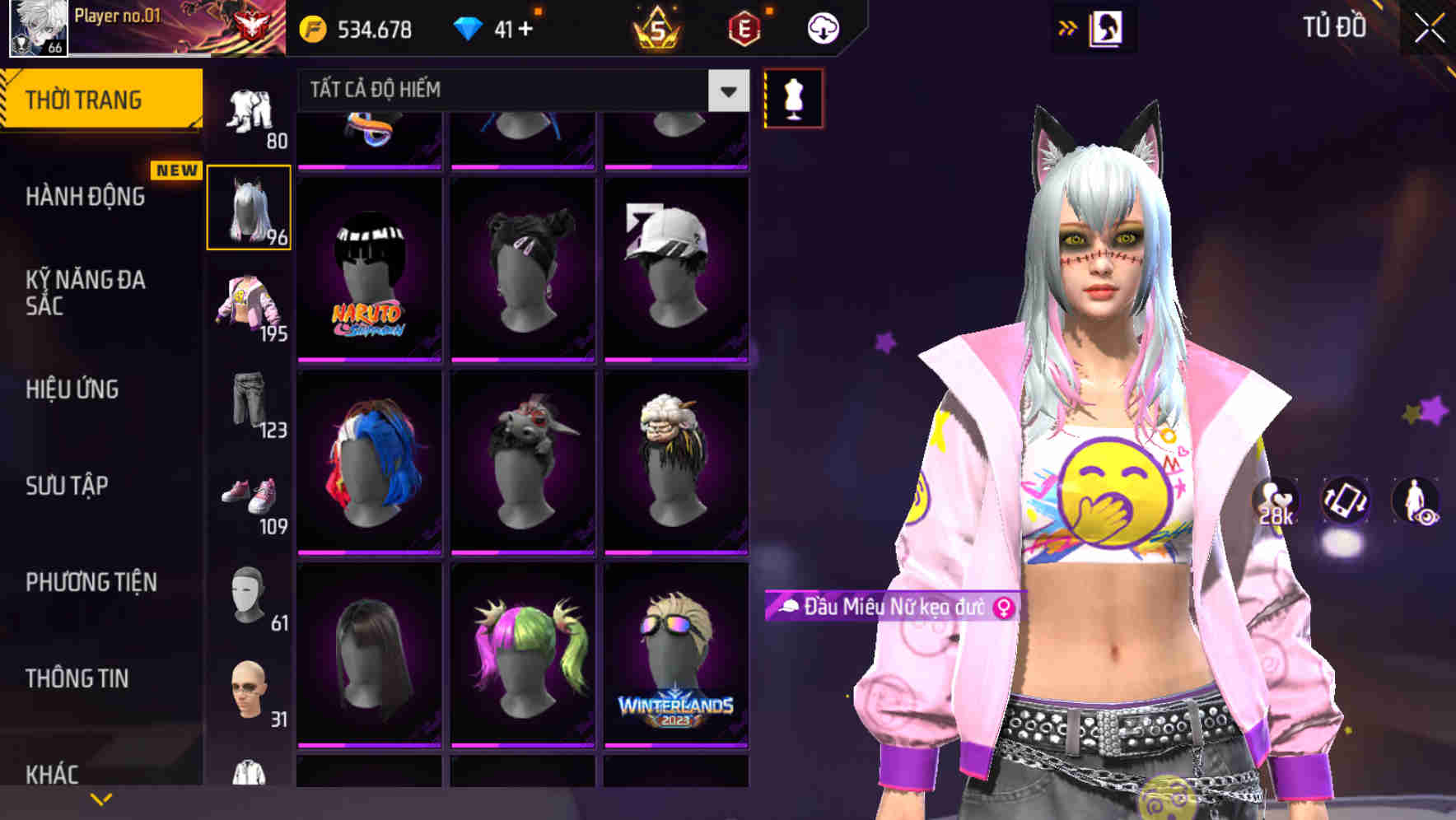Toggle the mannequin display above the item grid
This screenshot has width=1456, height=820.
(x=792, y=97)
